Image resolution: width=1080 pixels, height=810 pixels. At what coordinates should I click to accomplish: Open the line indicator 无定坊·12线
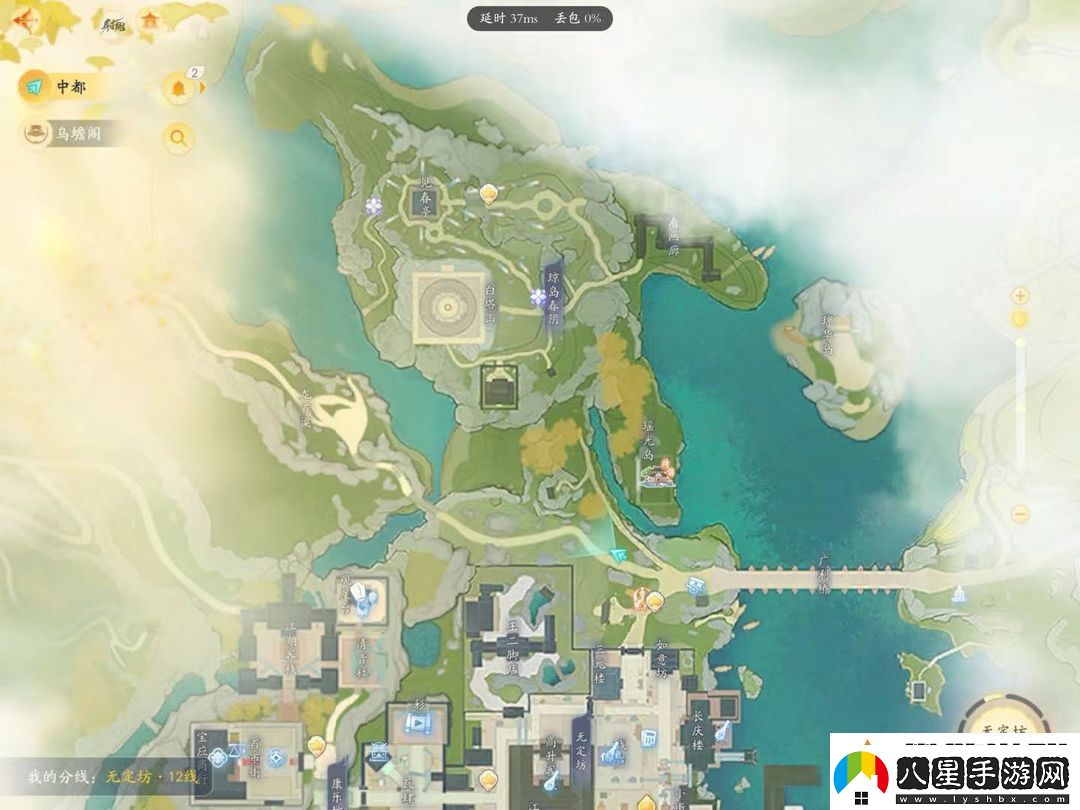pos(112,776)
